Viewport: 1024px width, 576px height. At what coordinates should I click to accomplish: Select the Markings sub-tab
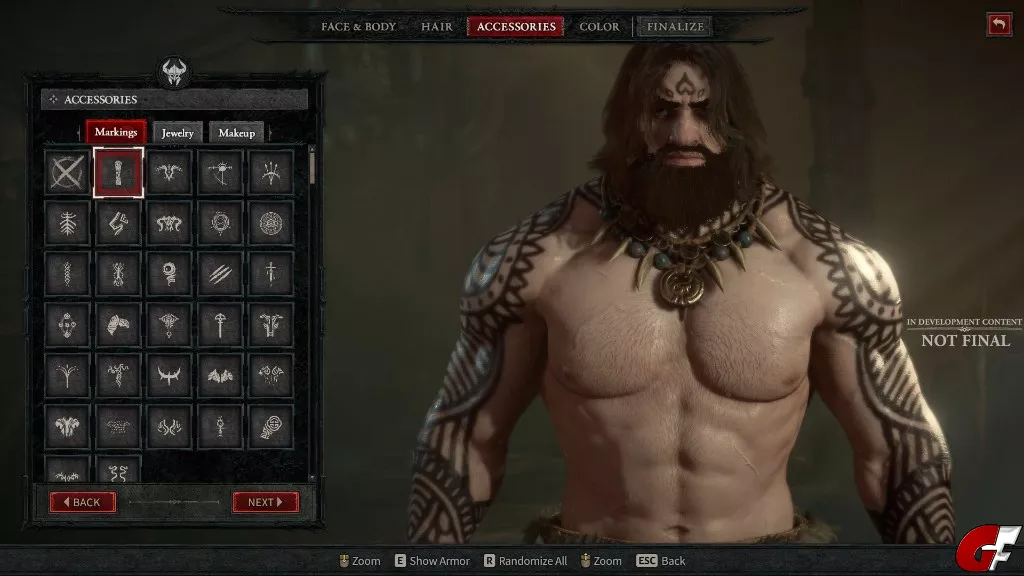(x=116, y=132)
